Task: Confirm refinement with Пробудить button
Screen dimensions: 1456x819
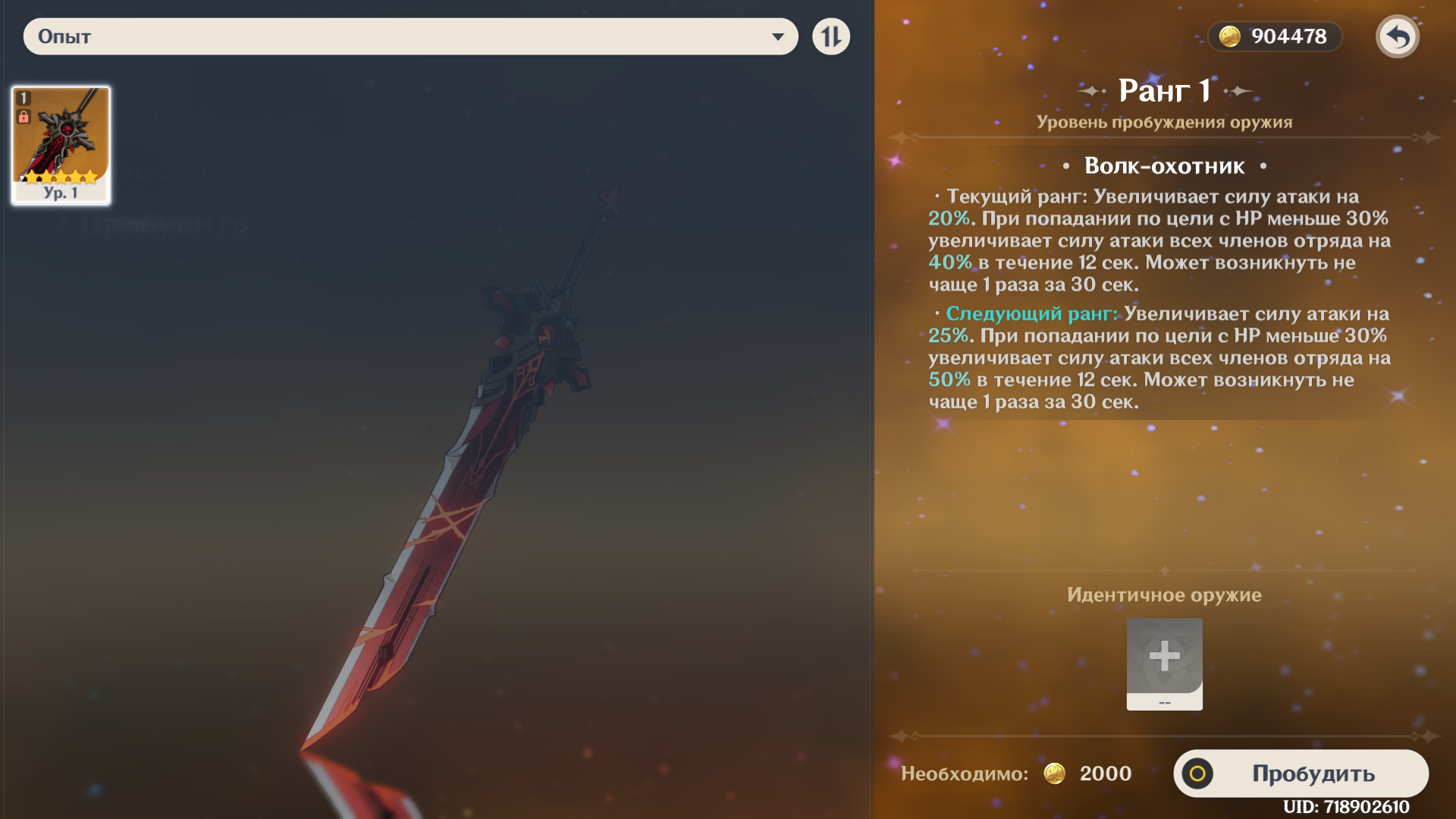Action: 1301,773
